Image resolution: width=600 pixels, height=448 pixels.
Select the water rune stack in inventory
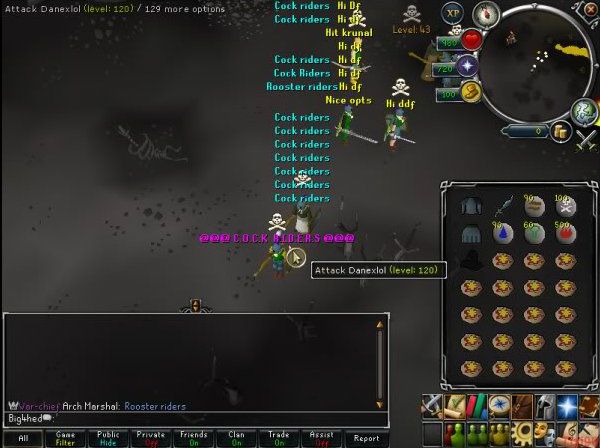tap(501, 234)
